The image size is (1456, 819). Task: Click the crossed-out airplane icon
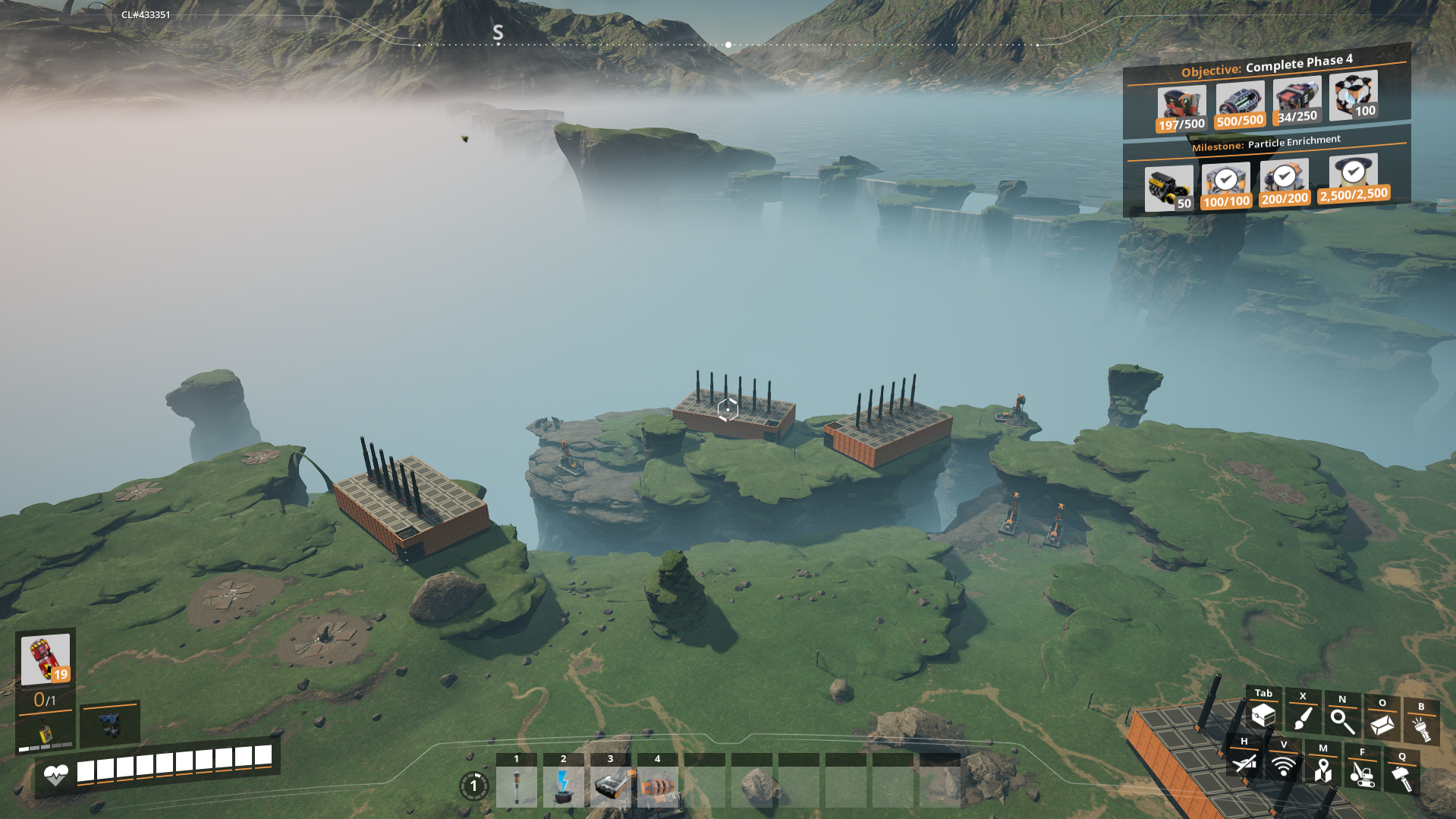pyautogui.click(x=1244, y=762)
